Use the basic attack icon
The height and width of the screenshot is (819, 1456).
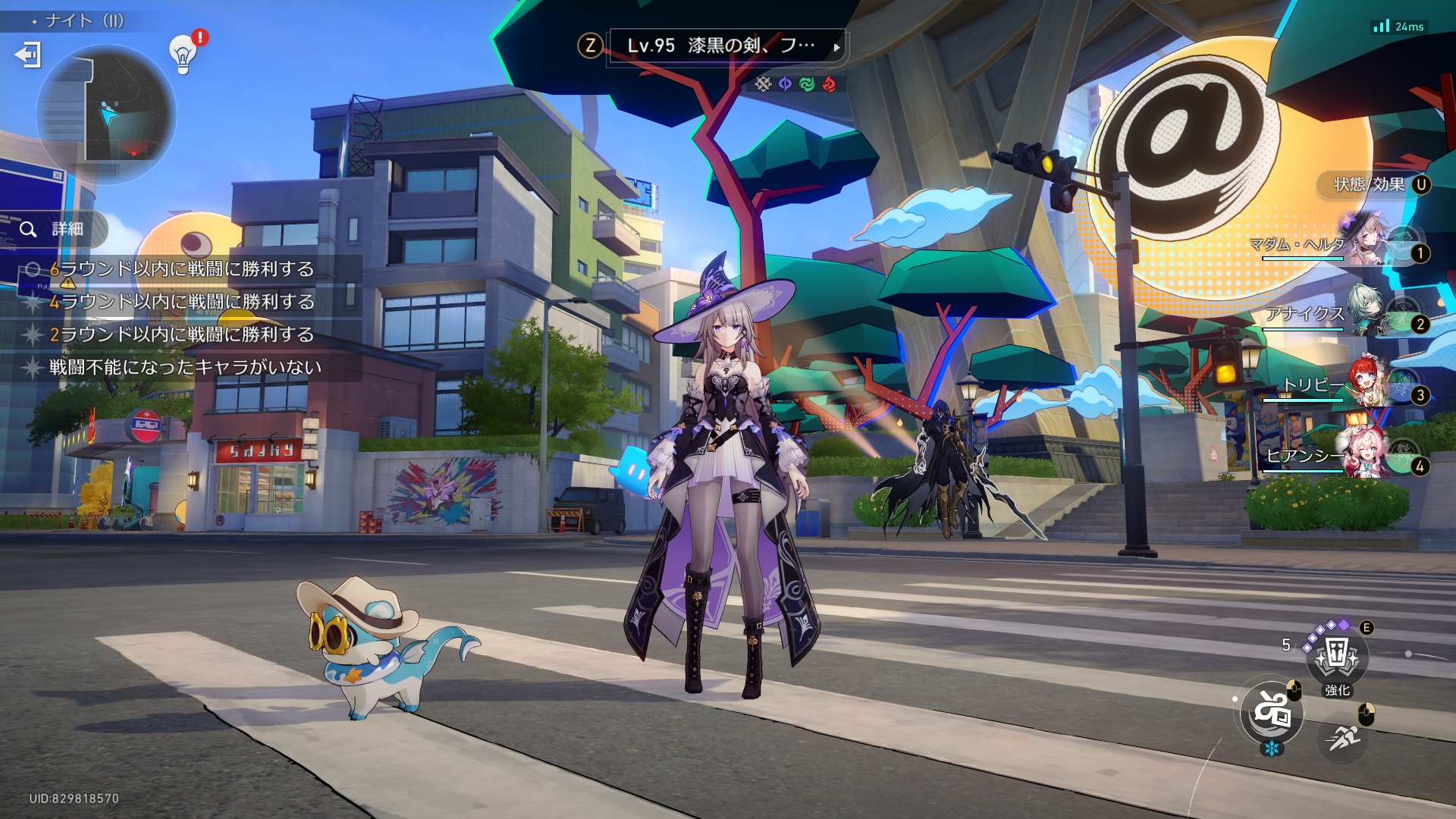click(1272, 713)
